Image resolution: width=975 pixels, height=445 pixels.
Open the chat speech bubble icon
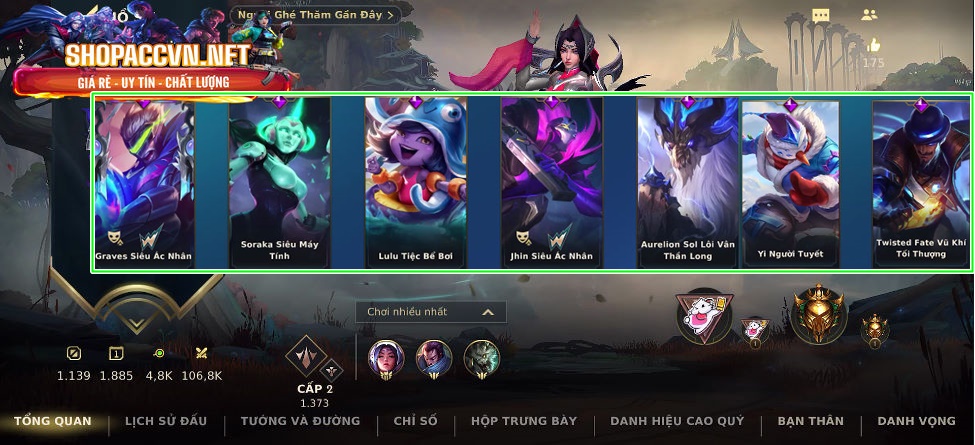tap(821, 15)
